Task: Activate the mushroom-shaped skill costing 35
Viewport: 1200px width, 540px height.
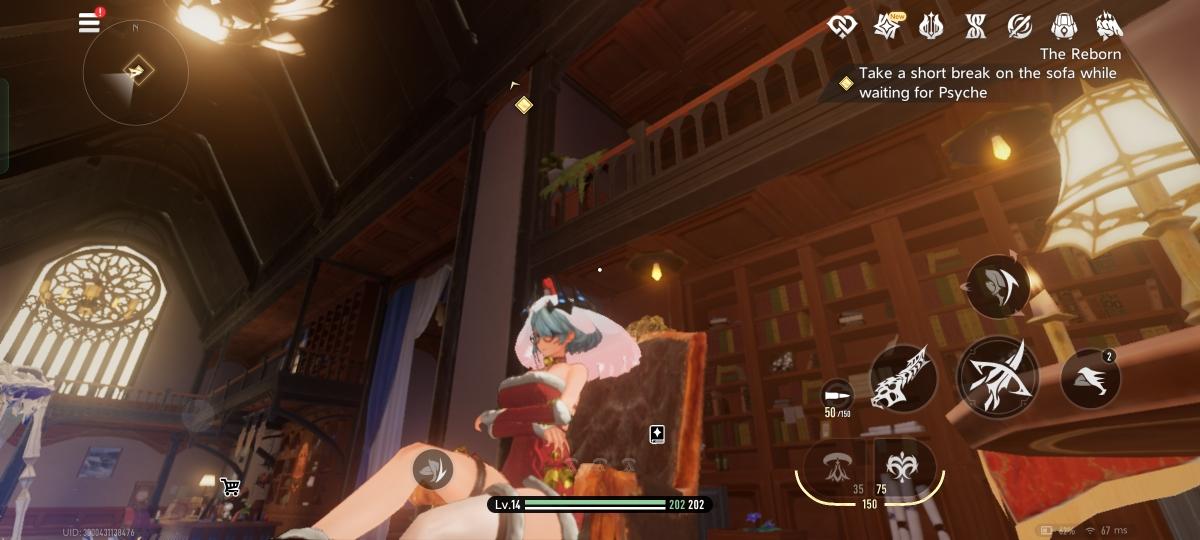Action: tap(835, 465)
